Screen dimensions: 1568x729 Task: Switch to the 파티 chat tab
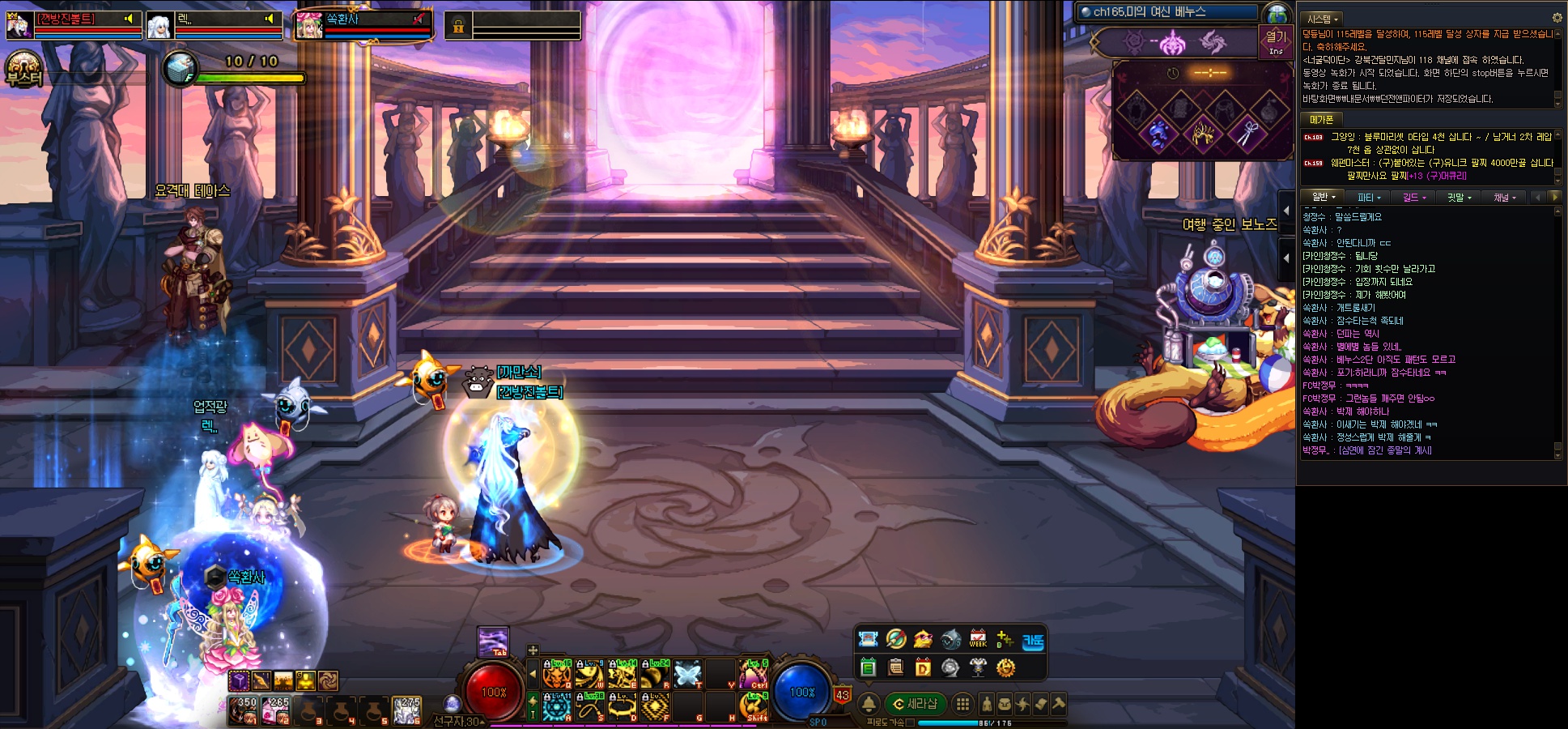click(x=1369, y=197)
